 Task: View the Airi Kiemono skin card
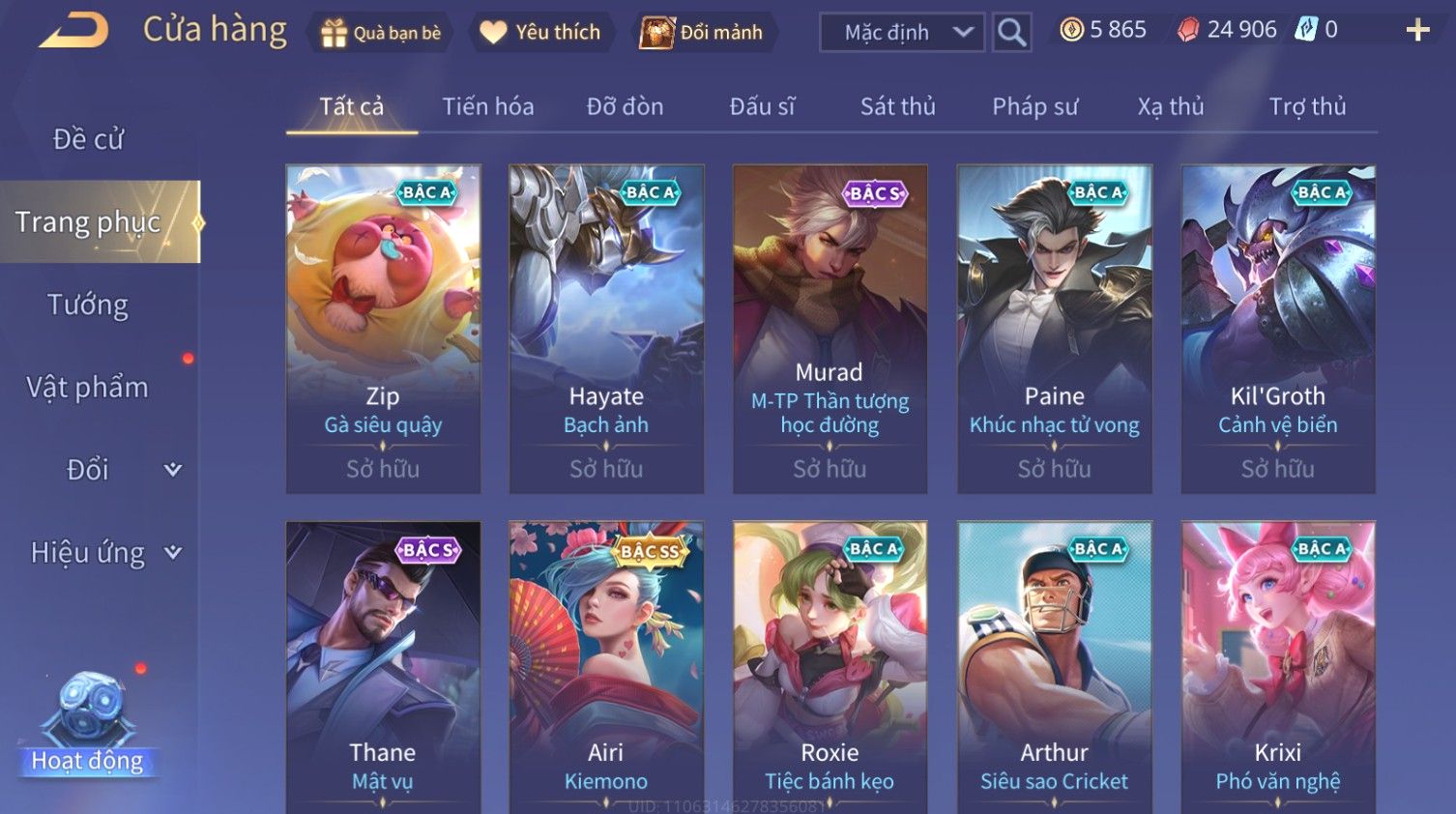pos(606,667)
